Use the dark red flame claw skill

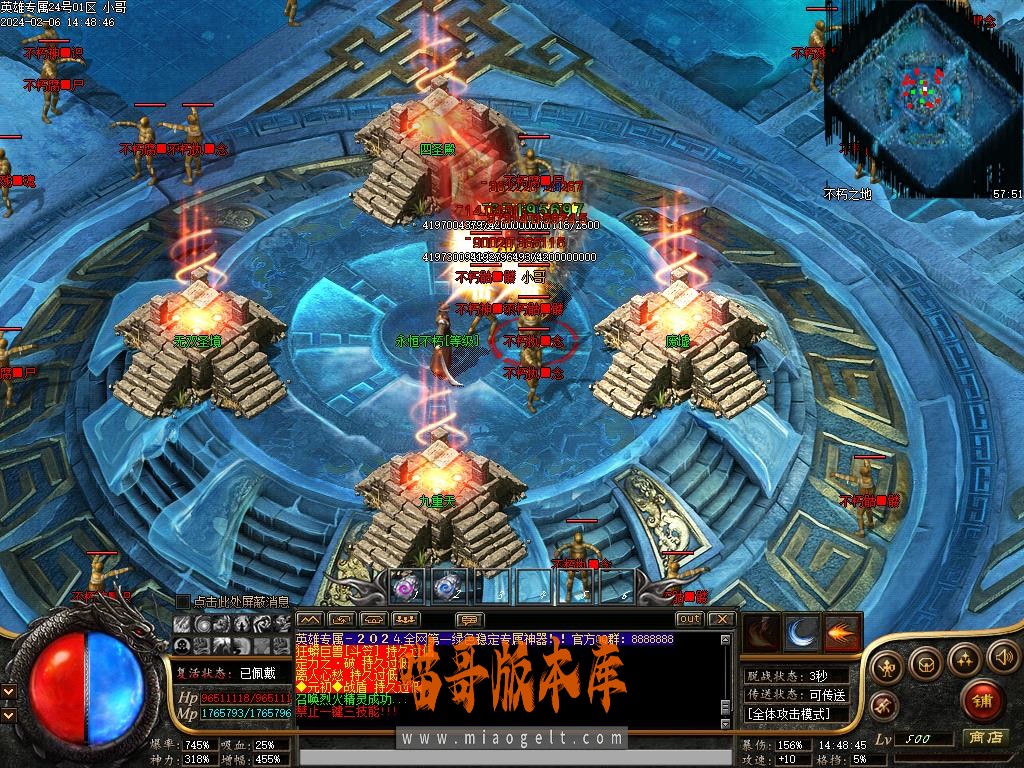[x=762, y=633]
